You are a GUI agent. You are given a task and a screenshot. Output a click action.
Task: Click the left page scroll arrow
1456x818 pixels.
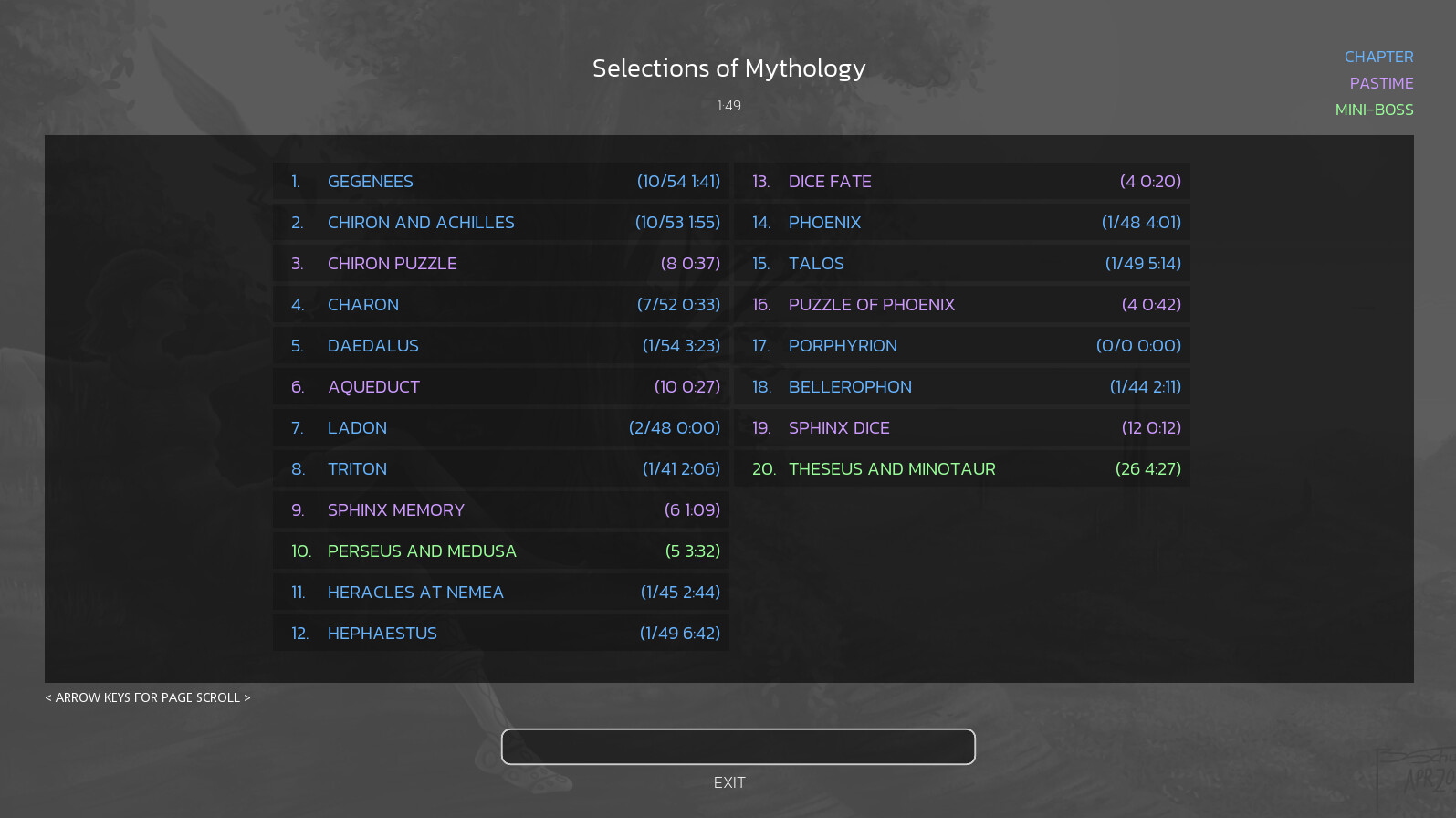tap(47, 697)
